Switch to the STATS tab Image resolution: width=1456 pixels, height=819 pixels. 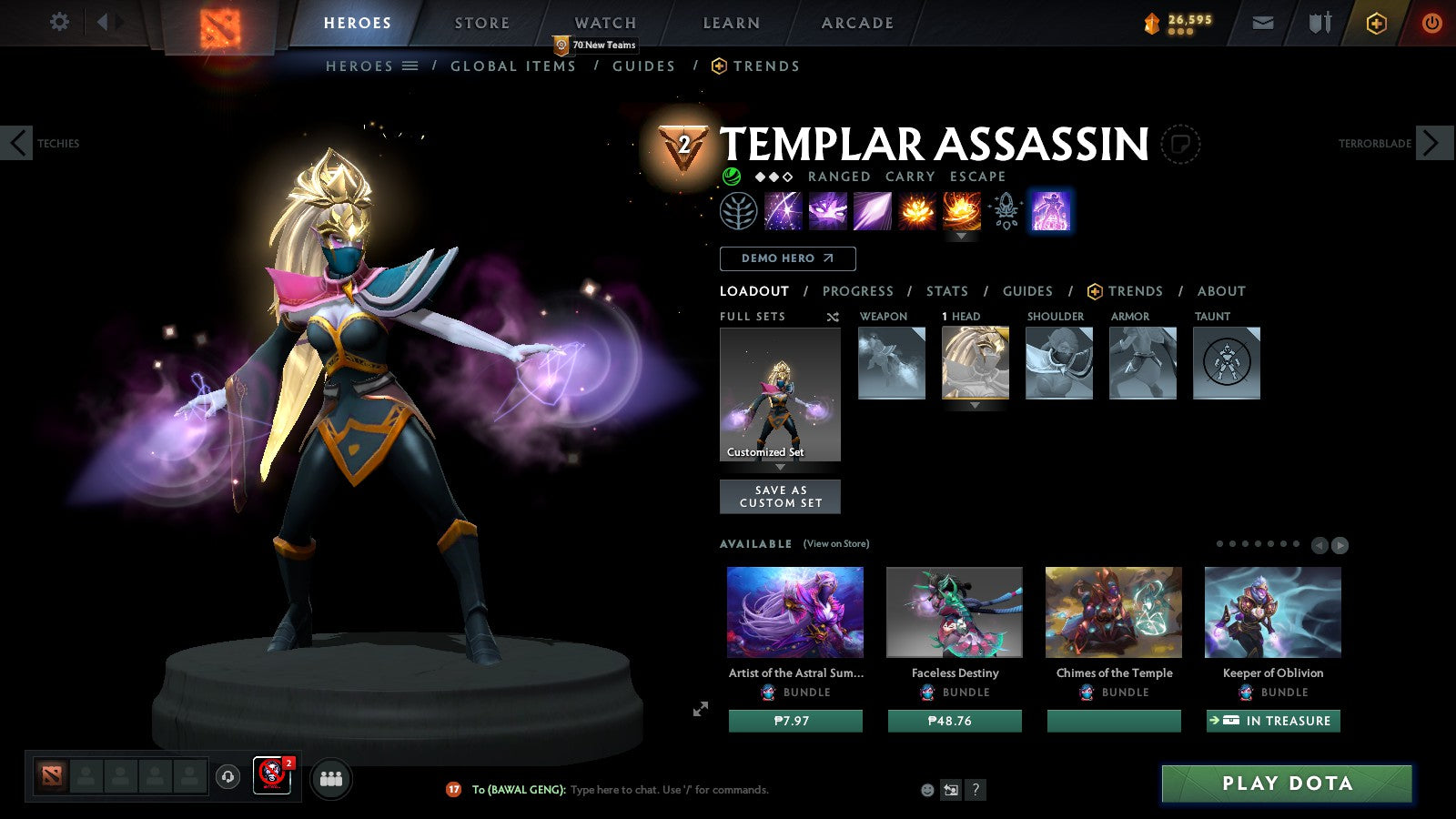(946, 291)
